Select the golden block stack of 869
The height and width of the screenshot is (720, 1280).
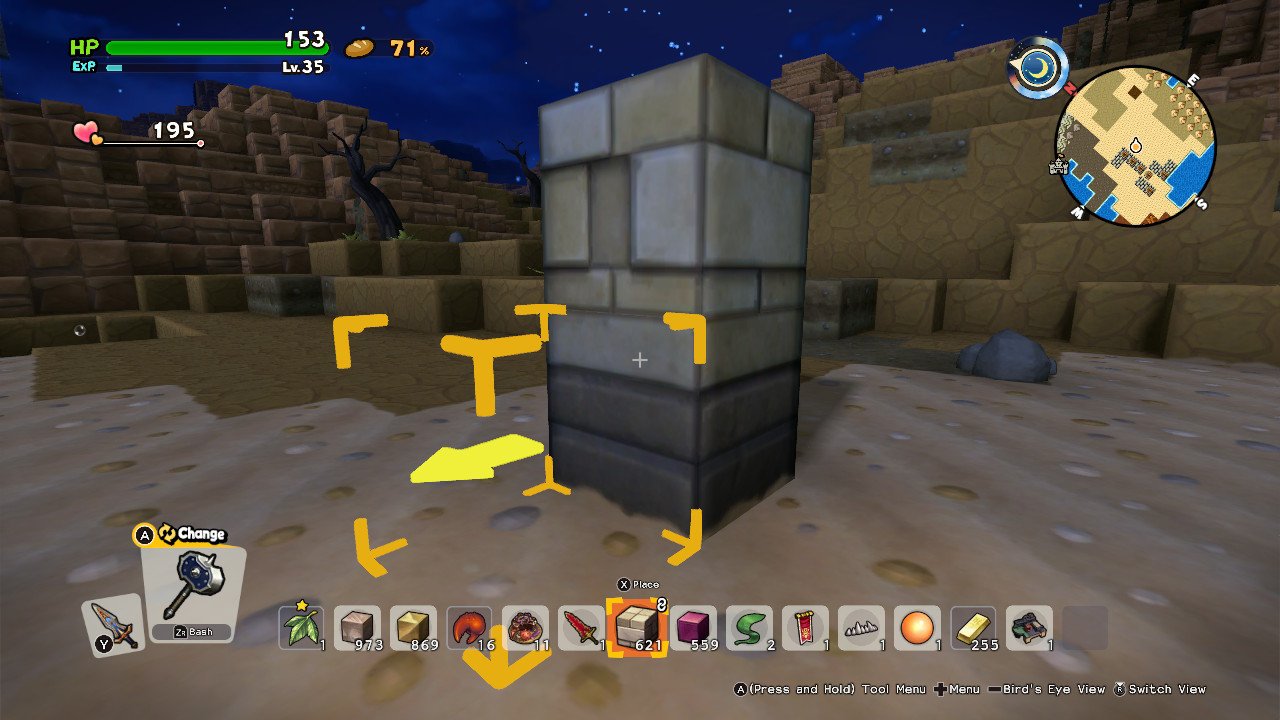(413, 628)
